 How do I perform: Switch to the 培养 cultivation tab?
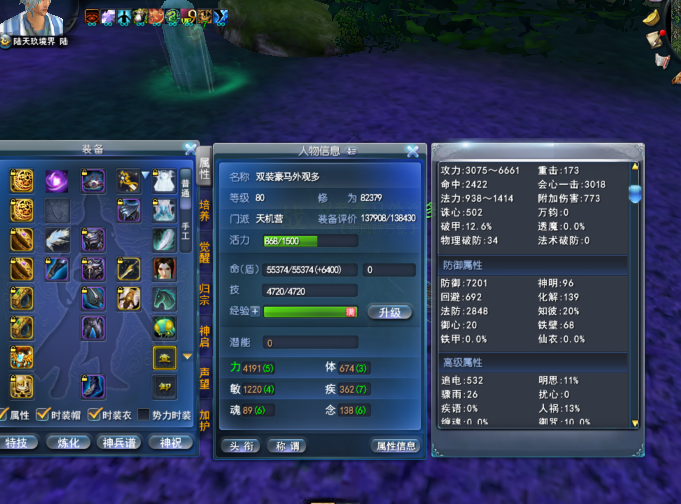204,210
